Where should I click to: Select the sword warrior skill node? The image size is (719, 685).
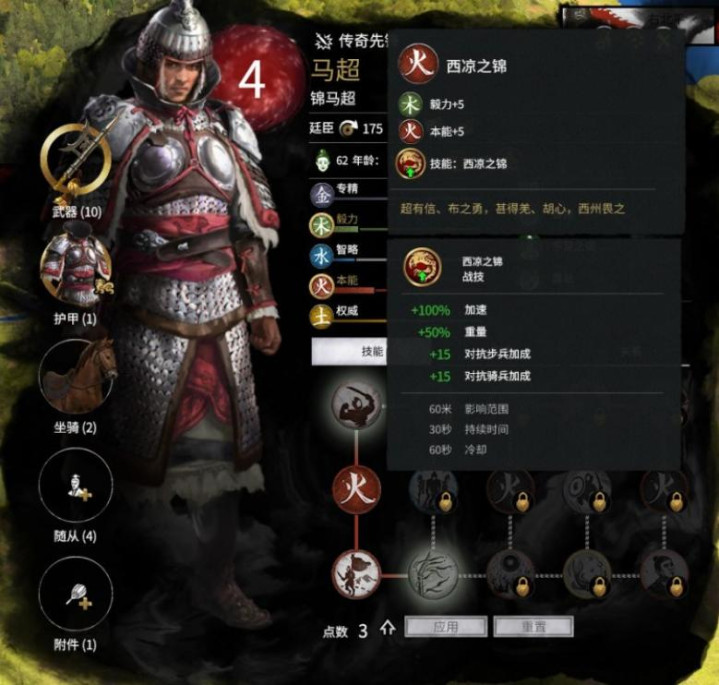coord(357,403)
